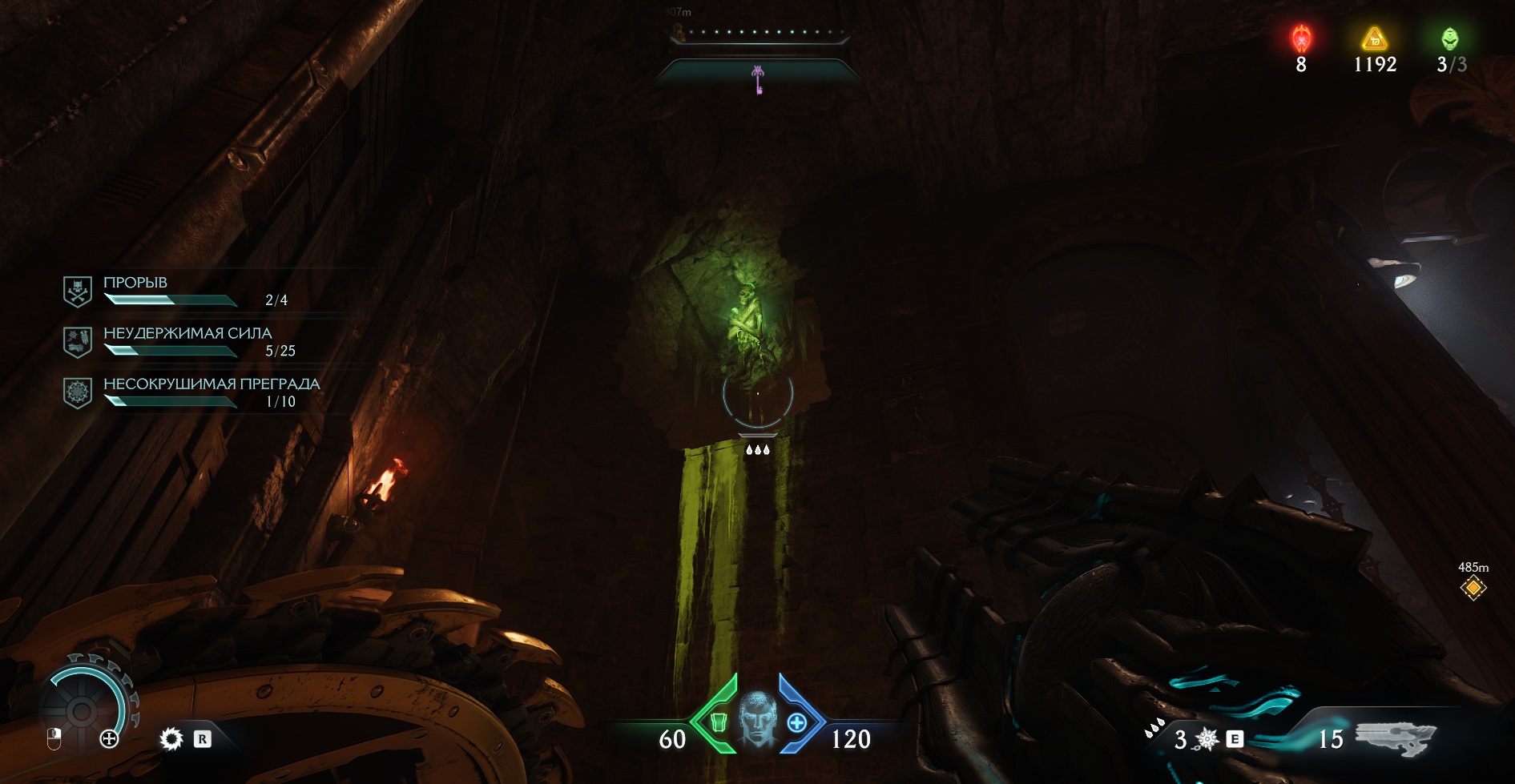Select the purple key marker on compass
Viewport: 1515px width, 784px height.
coord(758,79)
